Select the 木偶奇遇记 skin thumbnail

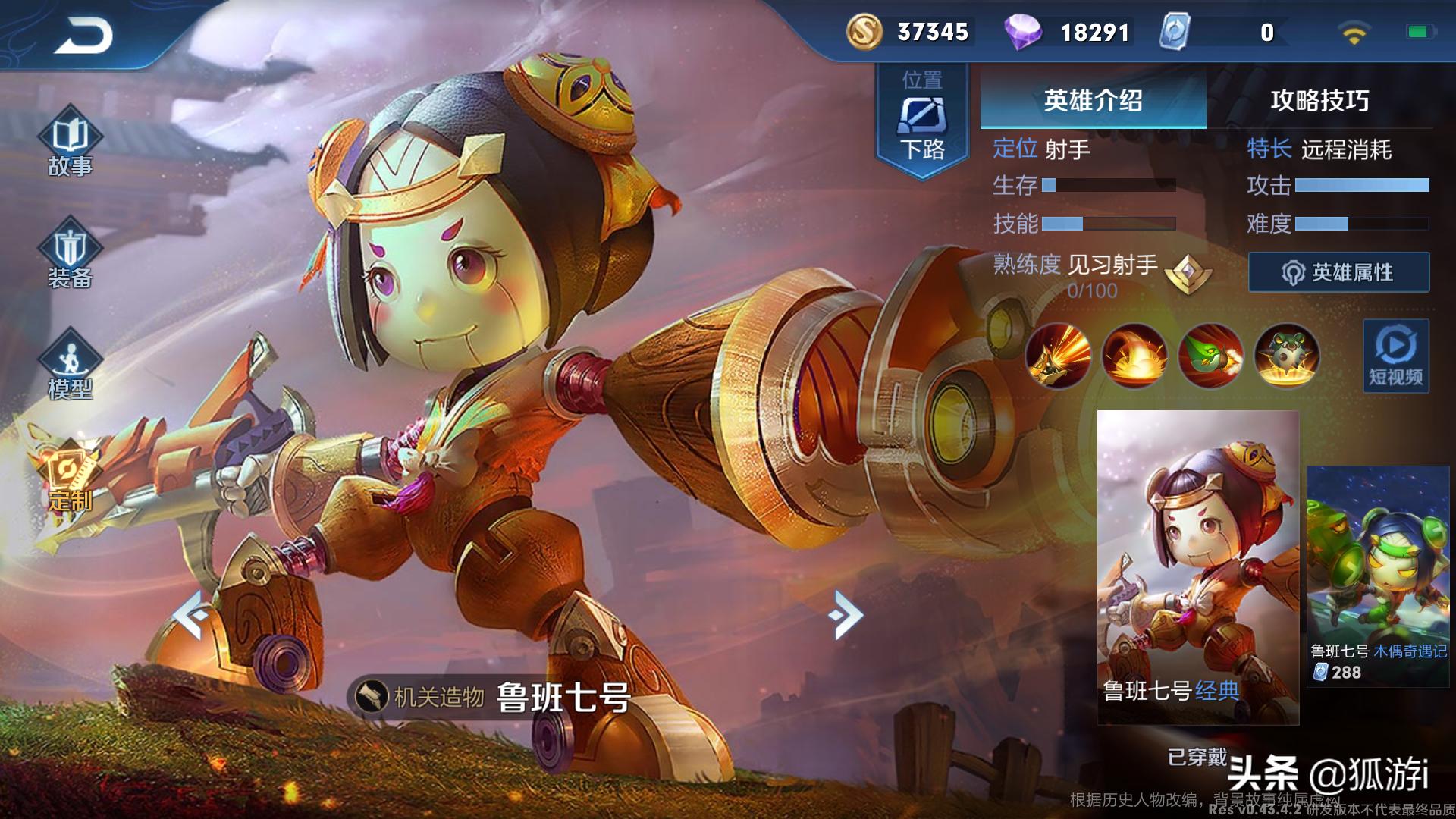(1378, 576)
